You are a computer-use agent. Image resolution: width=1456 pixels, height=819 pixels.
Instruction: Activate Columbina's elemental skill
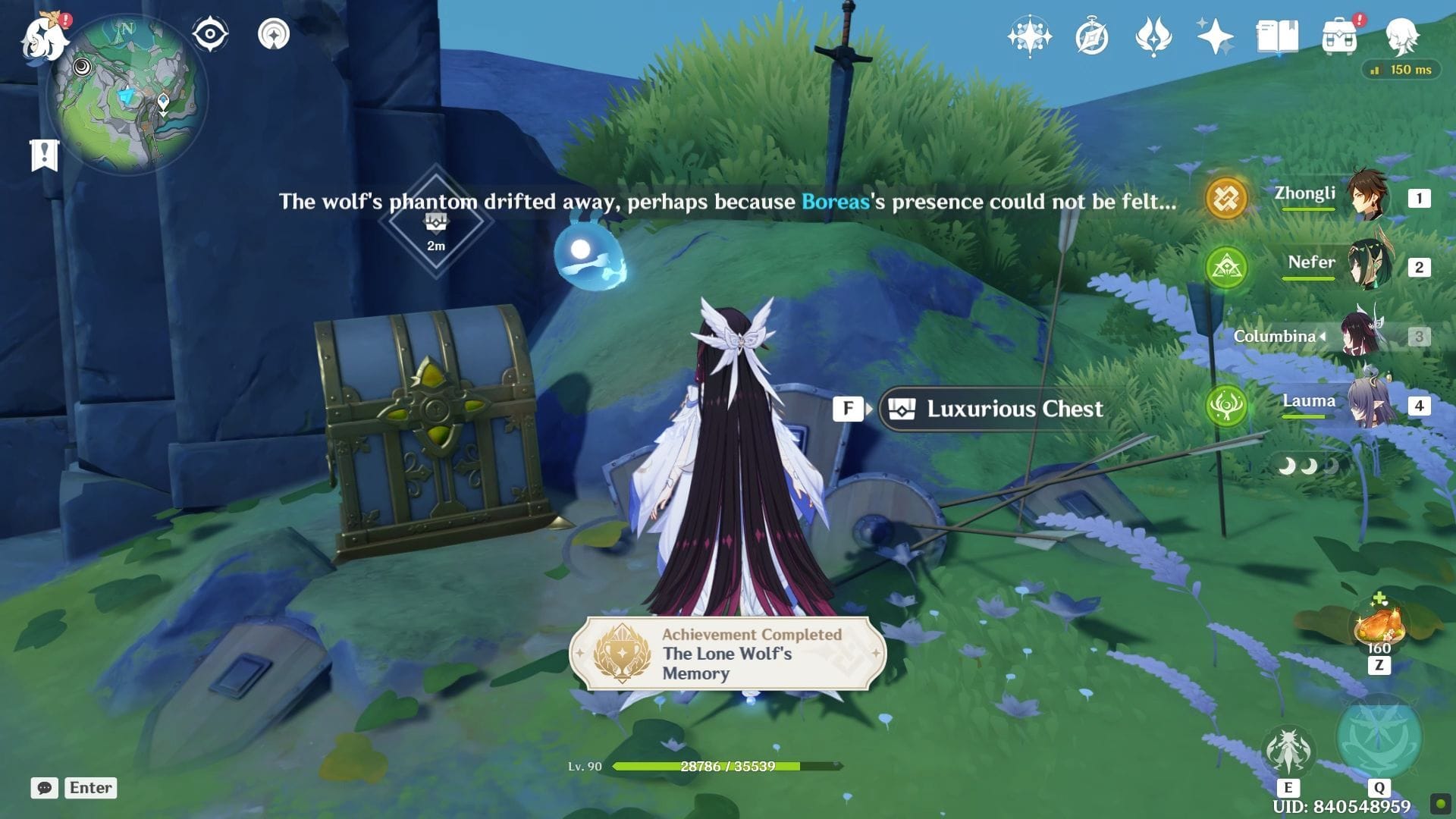[x=1288, y=751]
